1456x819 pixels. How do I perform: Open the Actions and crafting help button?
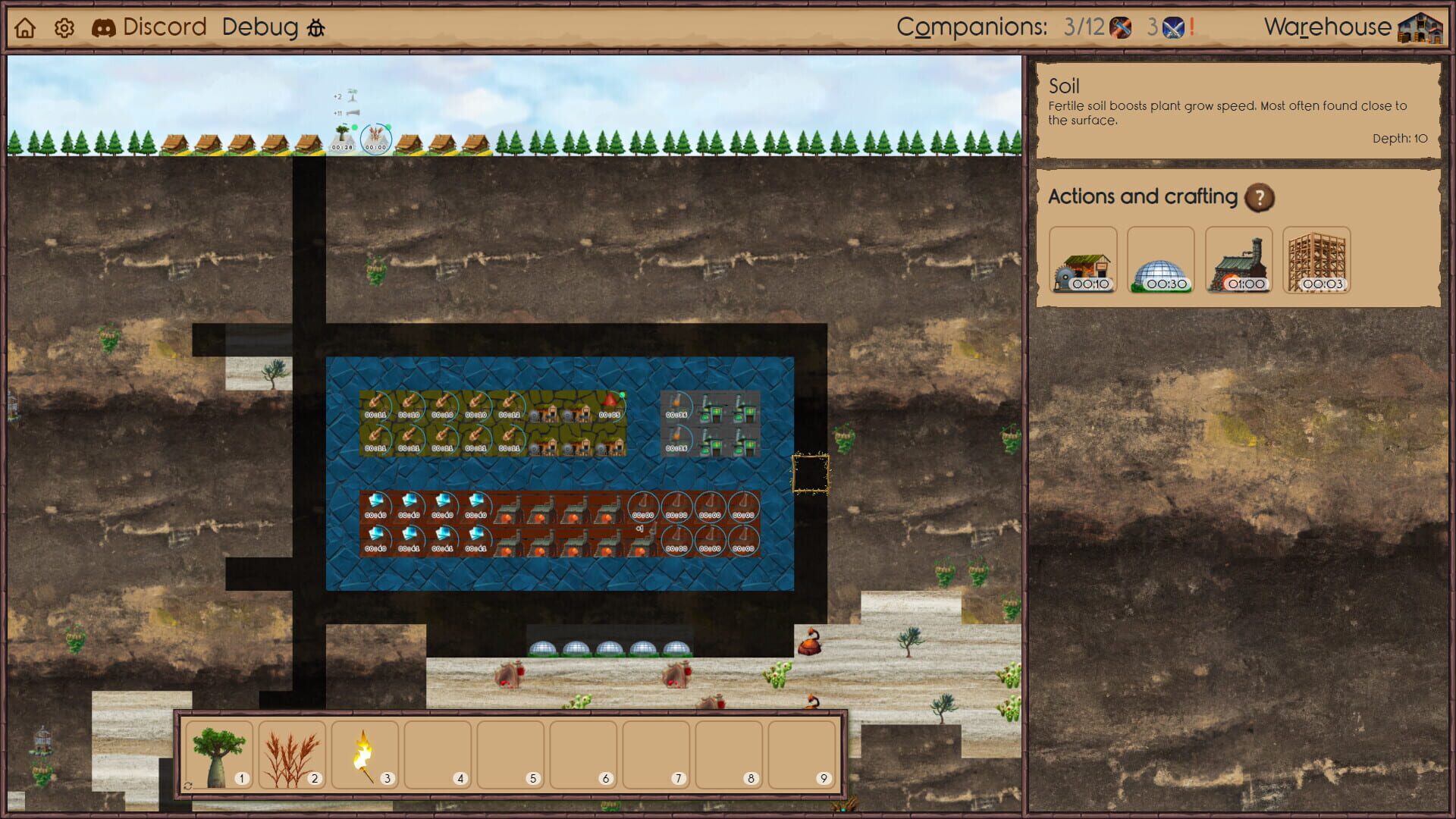coord(1260,198)
